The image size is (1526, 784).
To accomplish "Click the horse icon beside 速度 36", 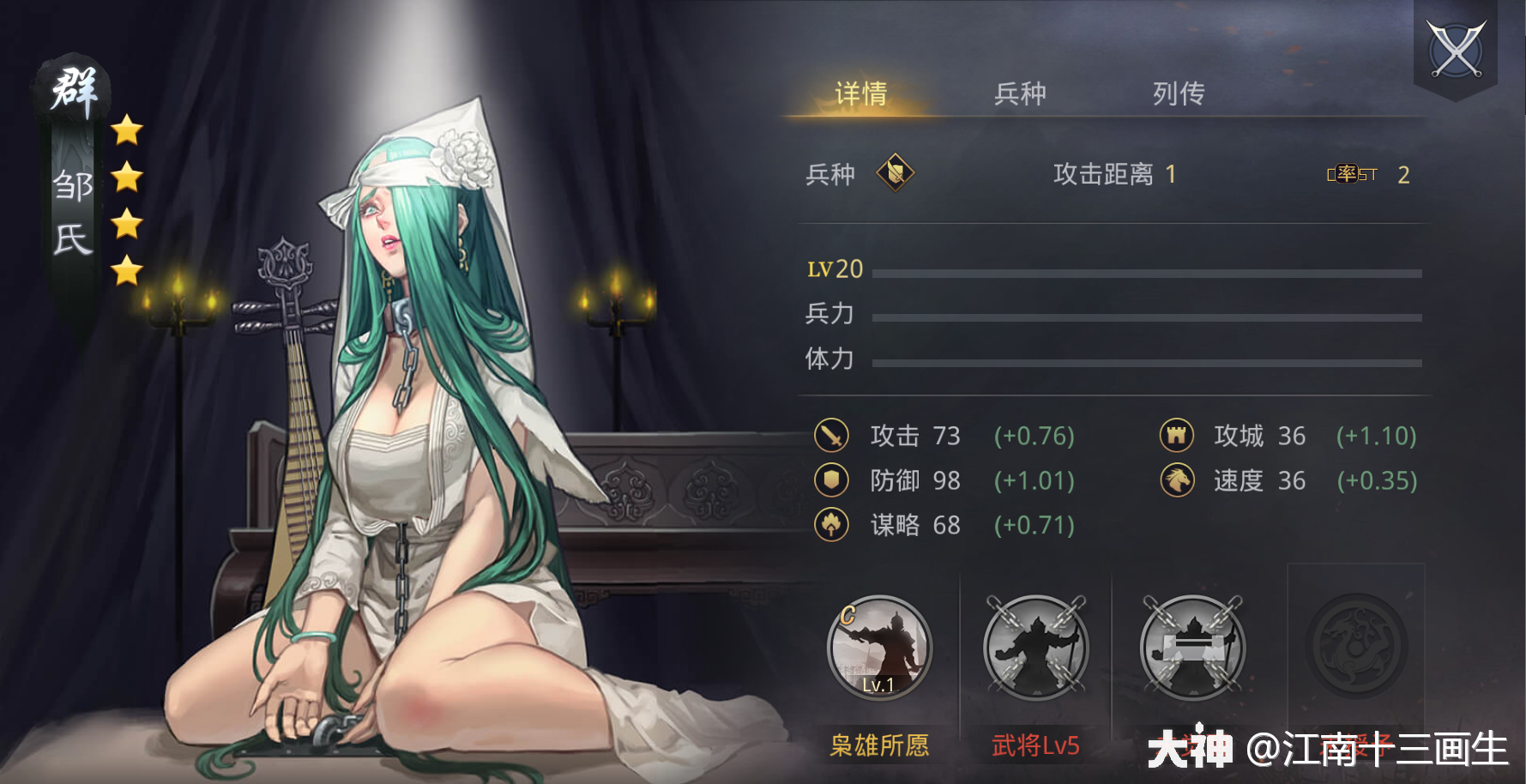I will (x=1178, y=480).
